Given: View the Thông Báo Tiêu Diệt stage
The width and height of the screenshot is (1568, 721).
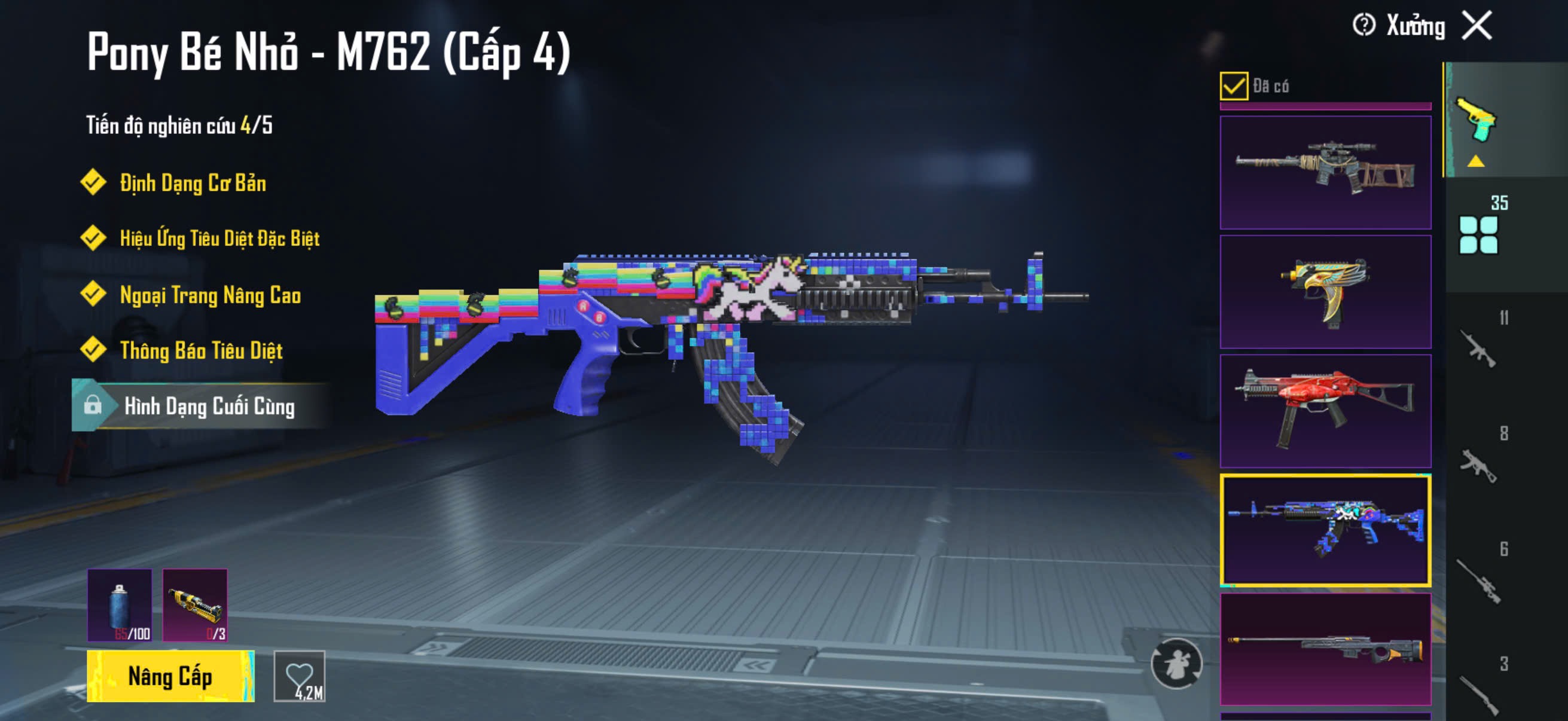Looking at the screenshot, I should point(201,350).
